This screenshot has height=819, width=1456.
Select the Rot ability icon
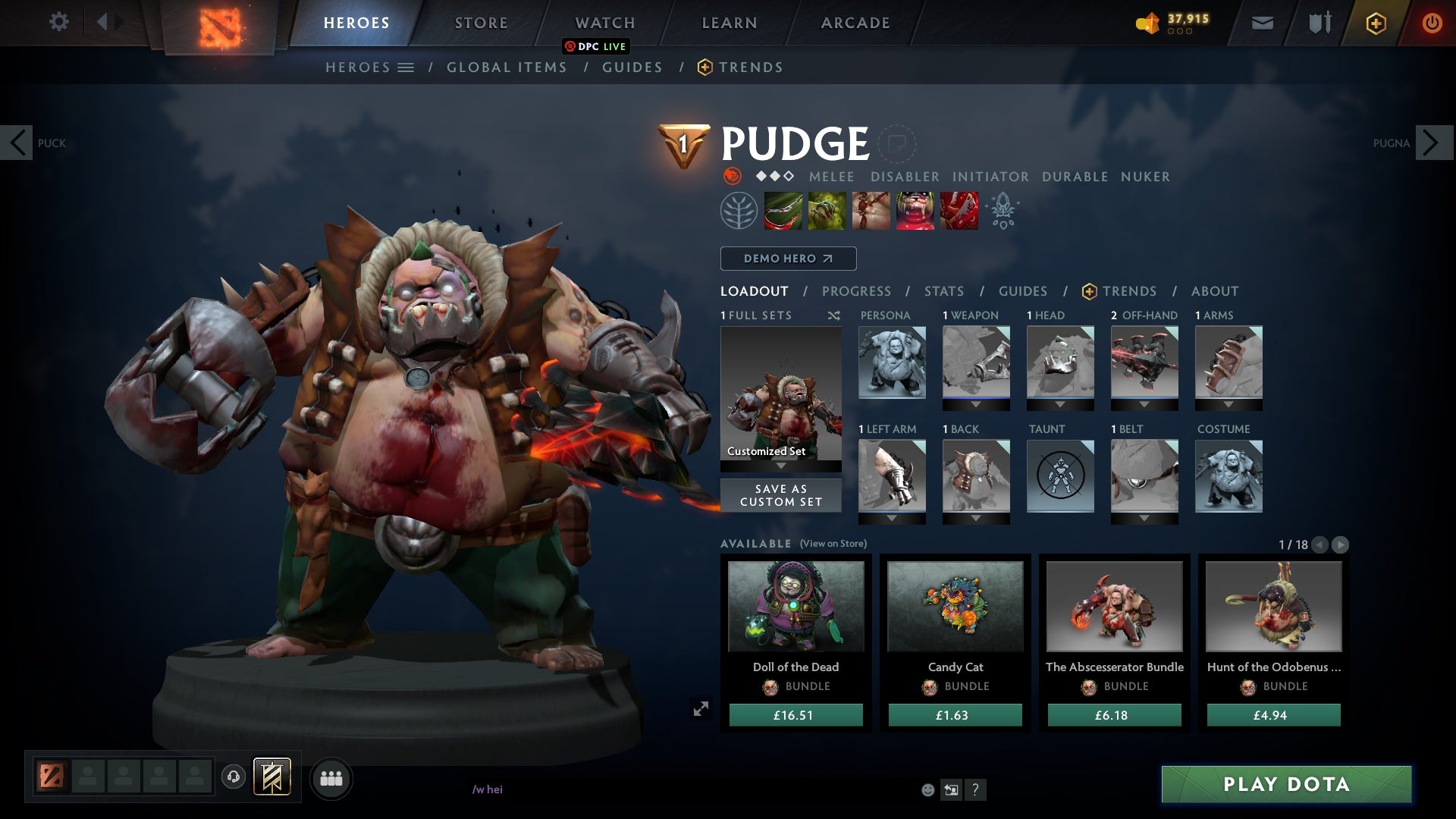pyautogui.click(x=827, y=211)
